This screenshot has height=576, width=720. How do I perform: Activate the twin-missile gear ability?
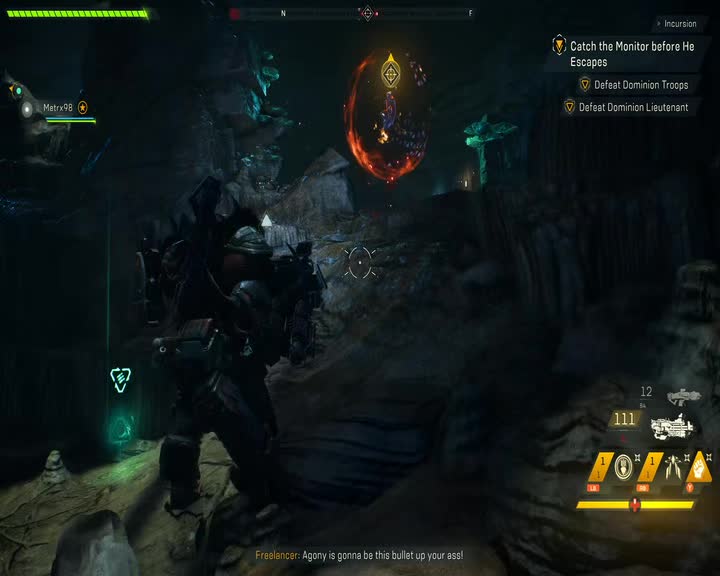(x=673, y=466)
